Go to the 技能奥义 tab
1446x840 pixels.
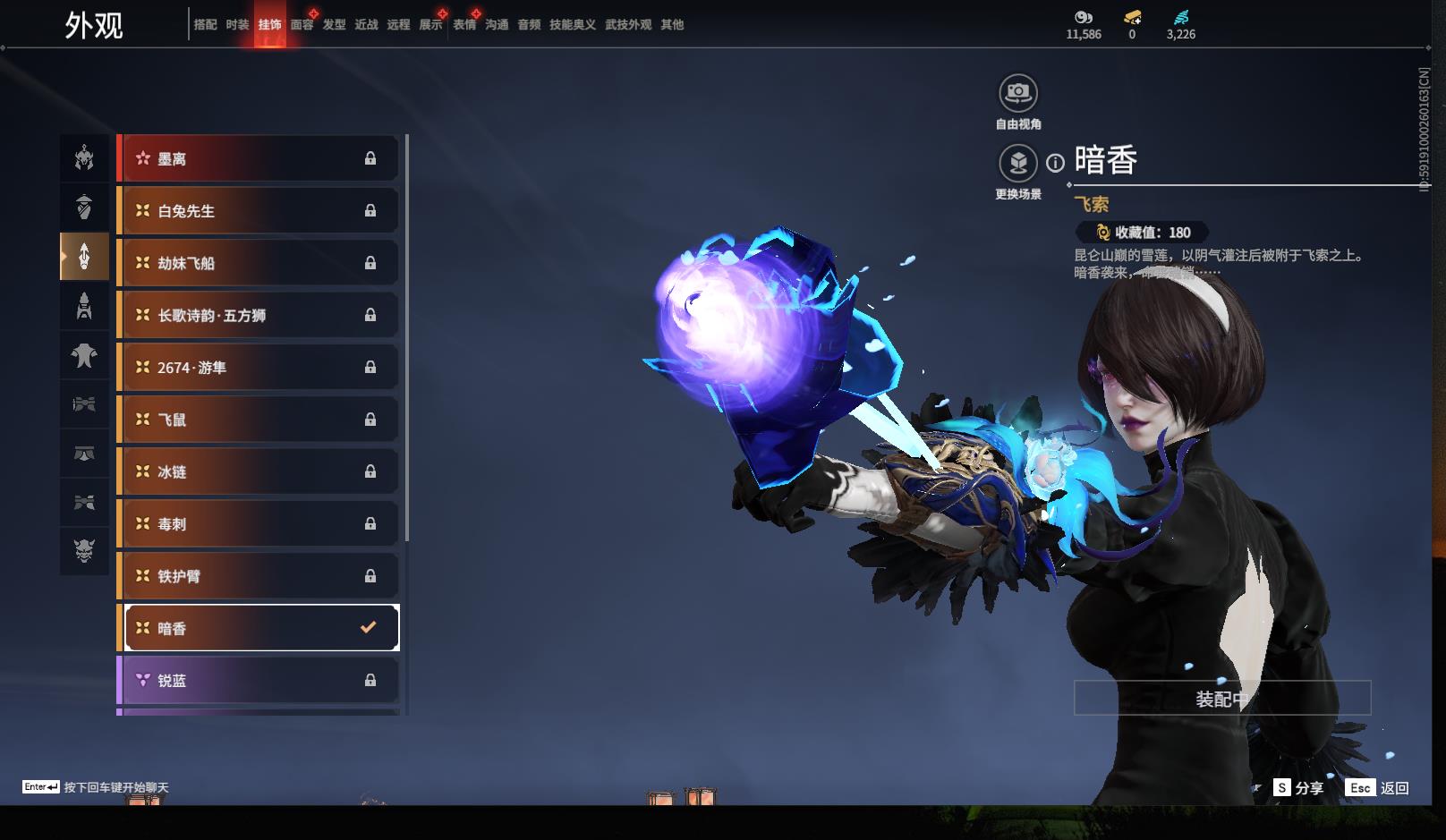click(572, 25)
